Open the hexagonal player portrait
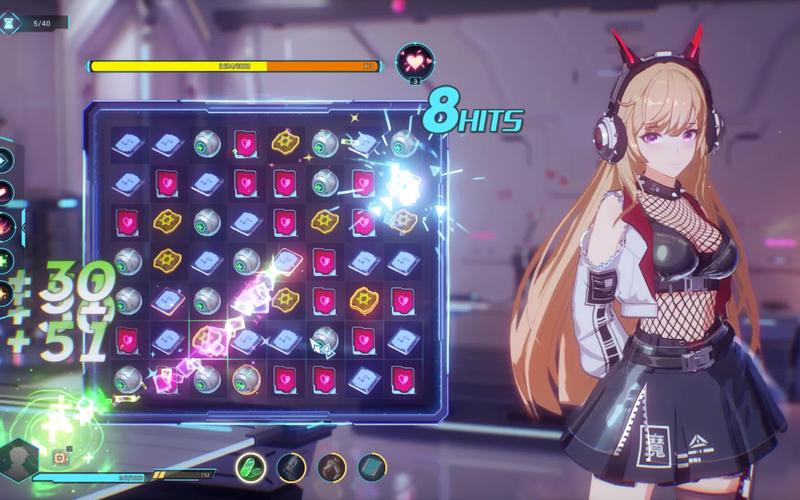Viewport: 800px width, 500px height. point(20,458)
